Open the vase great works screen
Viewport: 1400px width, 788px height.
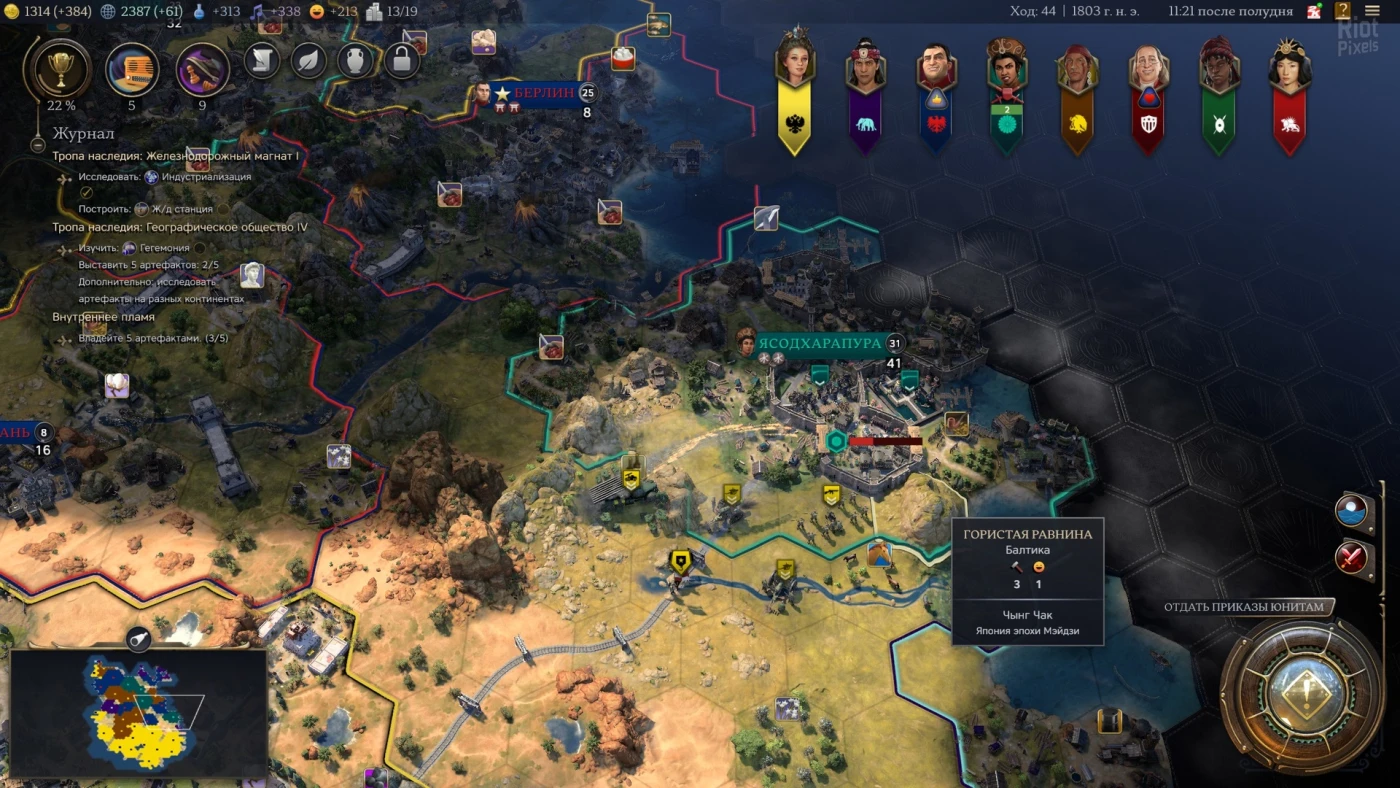355,60
